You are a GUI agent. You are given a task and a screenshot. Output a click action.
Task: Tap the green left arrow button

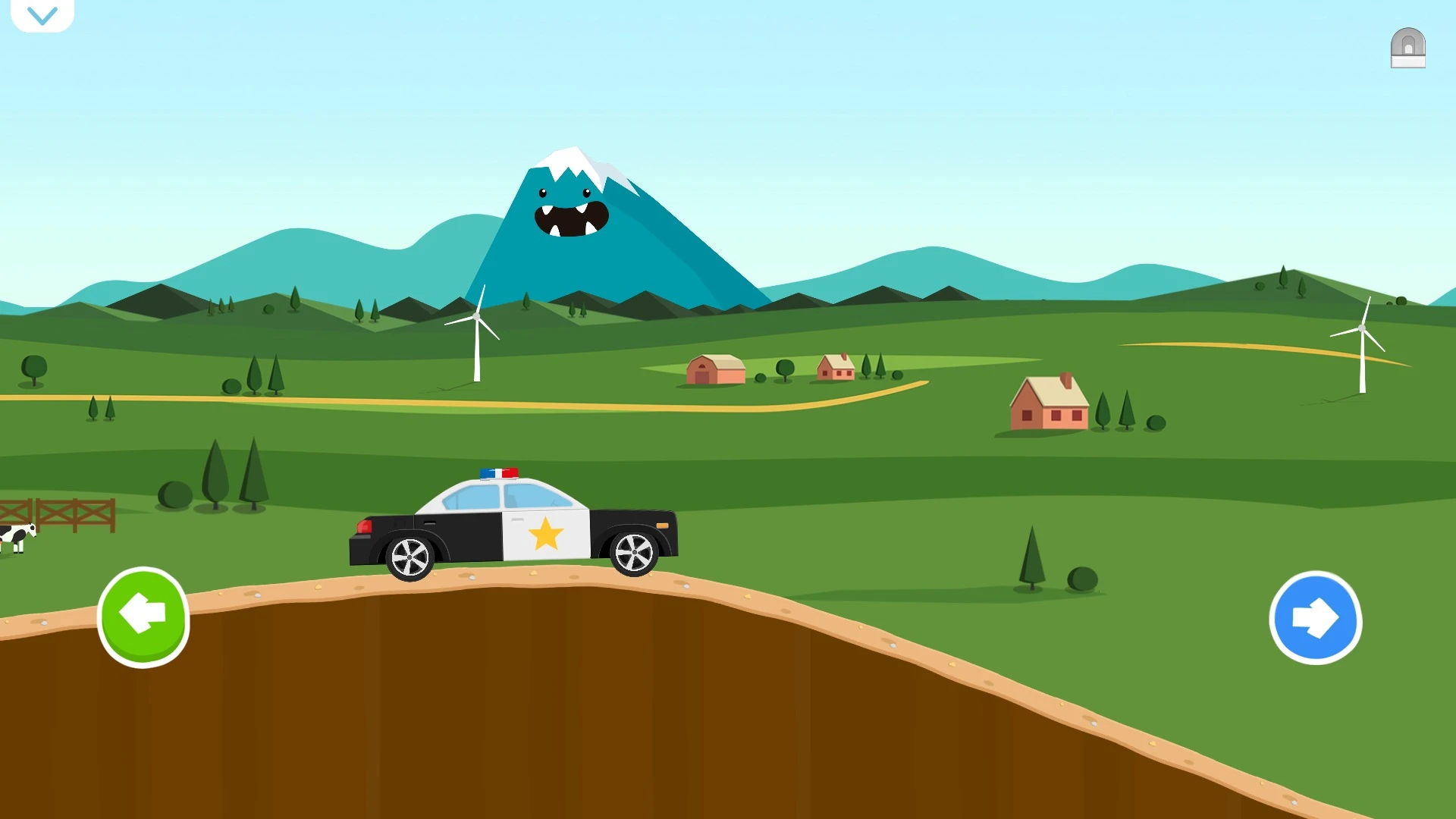tap(143, 617)
